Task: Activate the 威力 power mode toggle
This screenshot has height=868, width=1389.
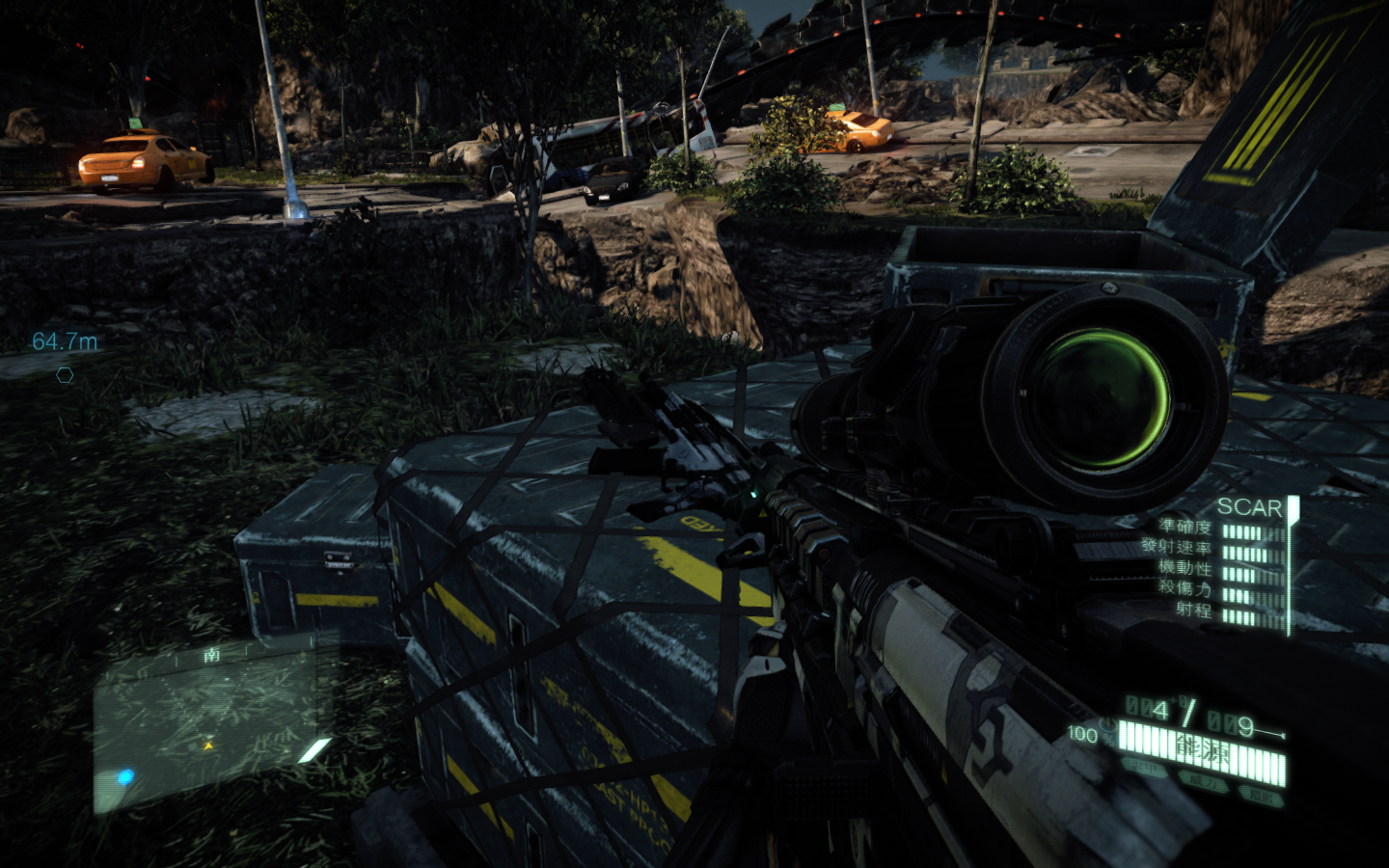Action: point(1204,781)
